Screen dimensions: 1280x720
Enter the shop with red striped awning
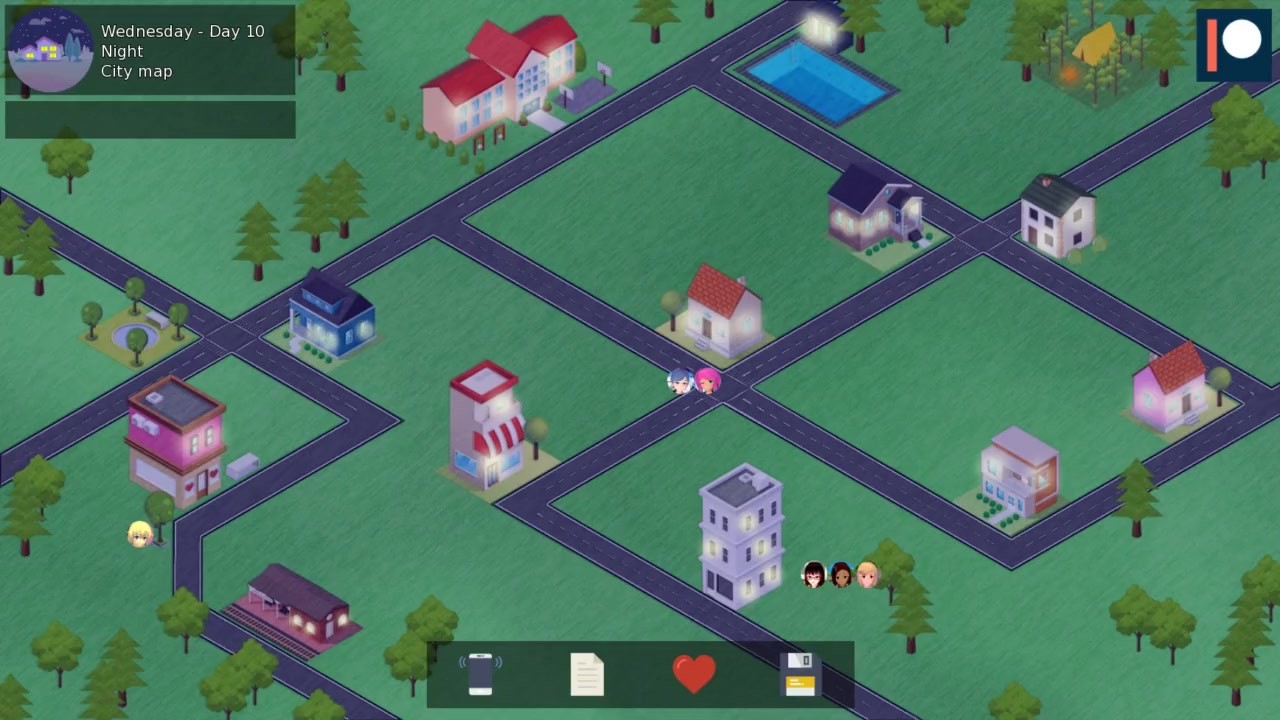487,425
